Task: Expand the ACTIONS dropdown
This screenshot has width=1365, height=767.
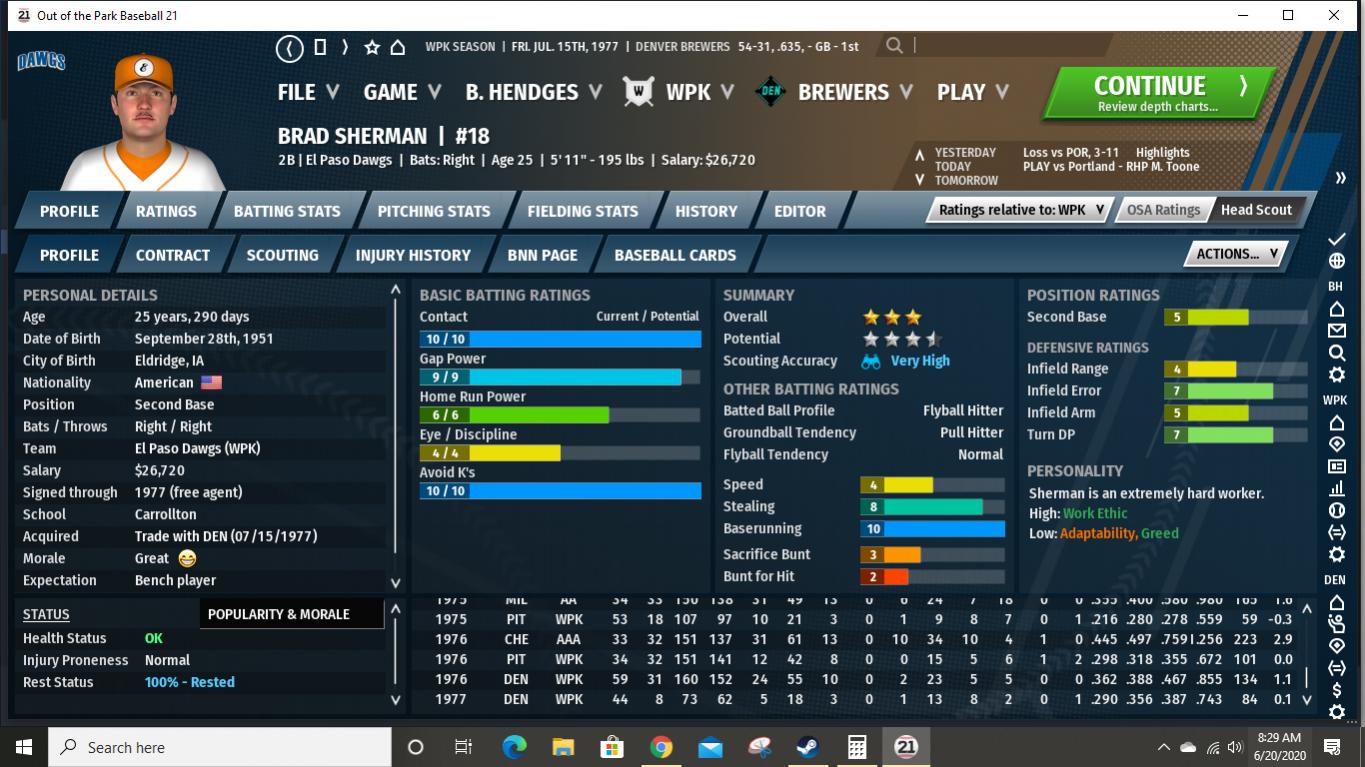Action: click(x=1233, y=254)
